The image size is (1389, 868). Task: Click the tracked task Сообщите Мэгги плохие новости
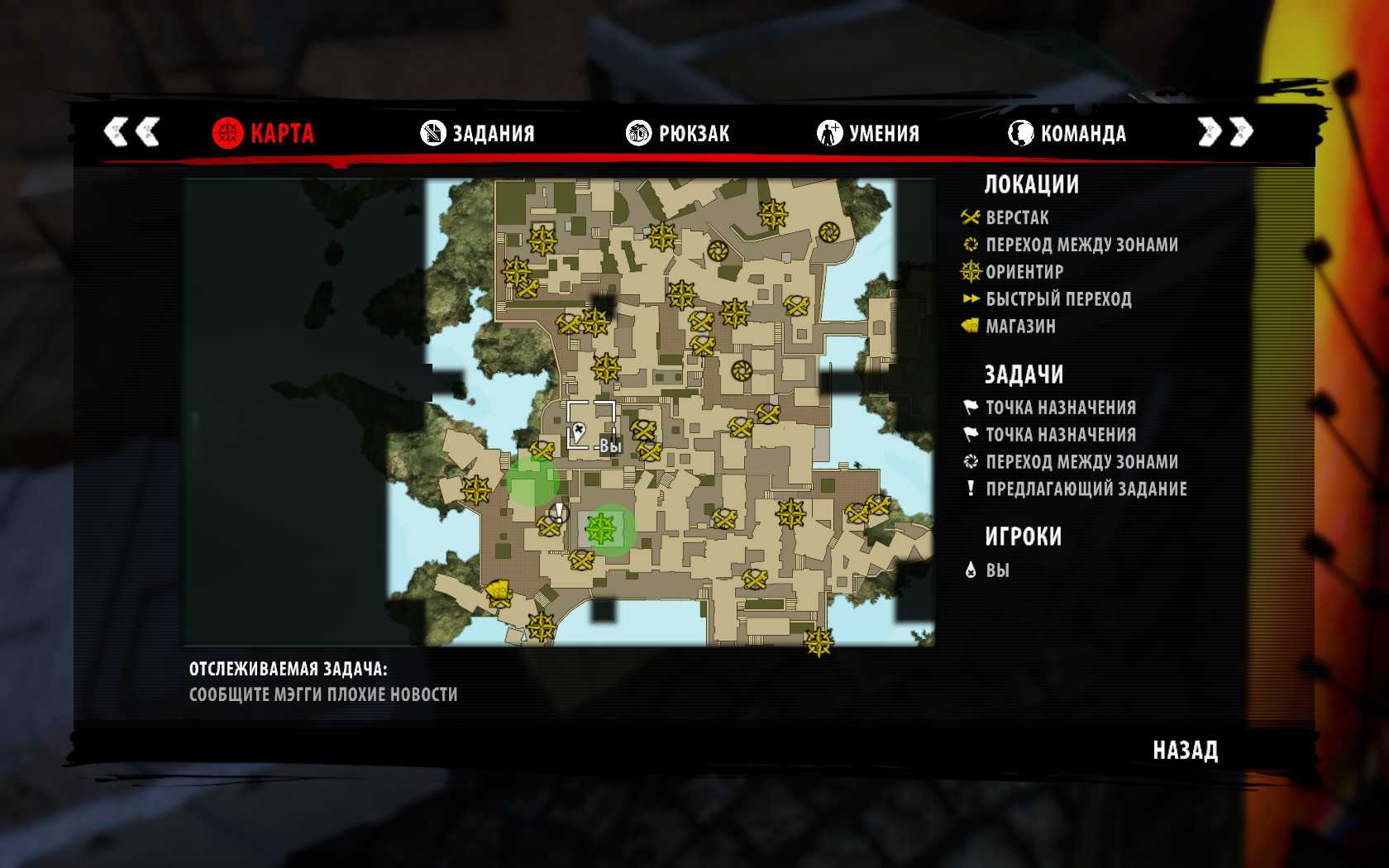[x=323, y=694]
